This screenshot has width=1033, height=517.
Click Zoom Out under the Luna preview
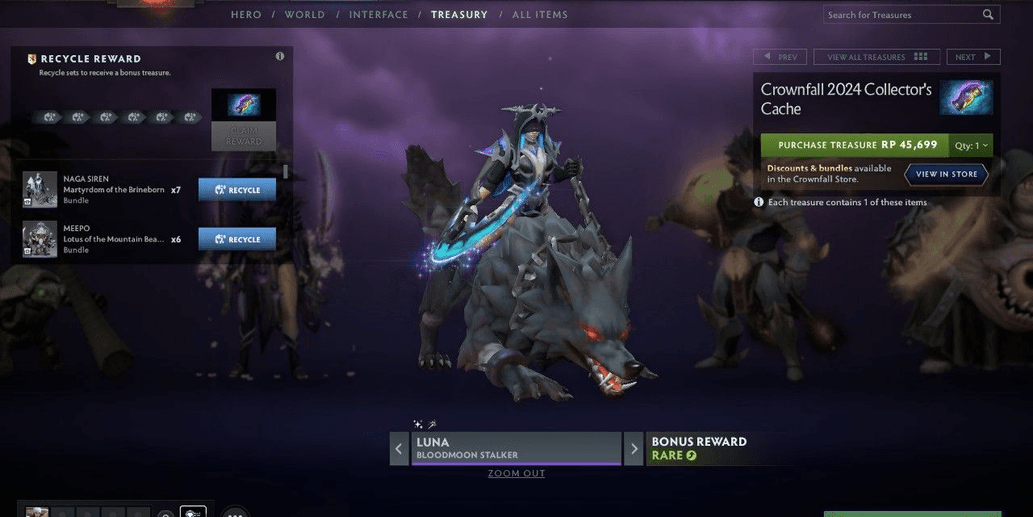pyautogui.click(x=516, y=474)
